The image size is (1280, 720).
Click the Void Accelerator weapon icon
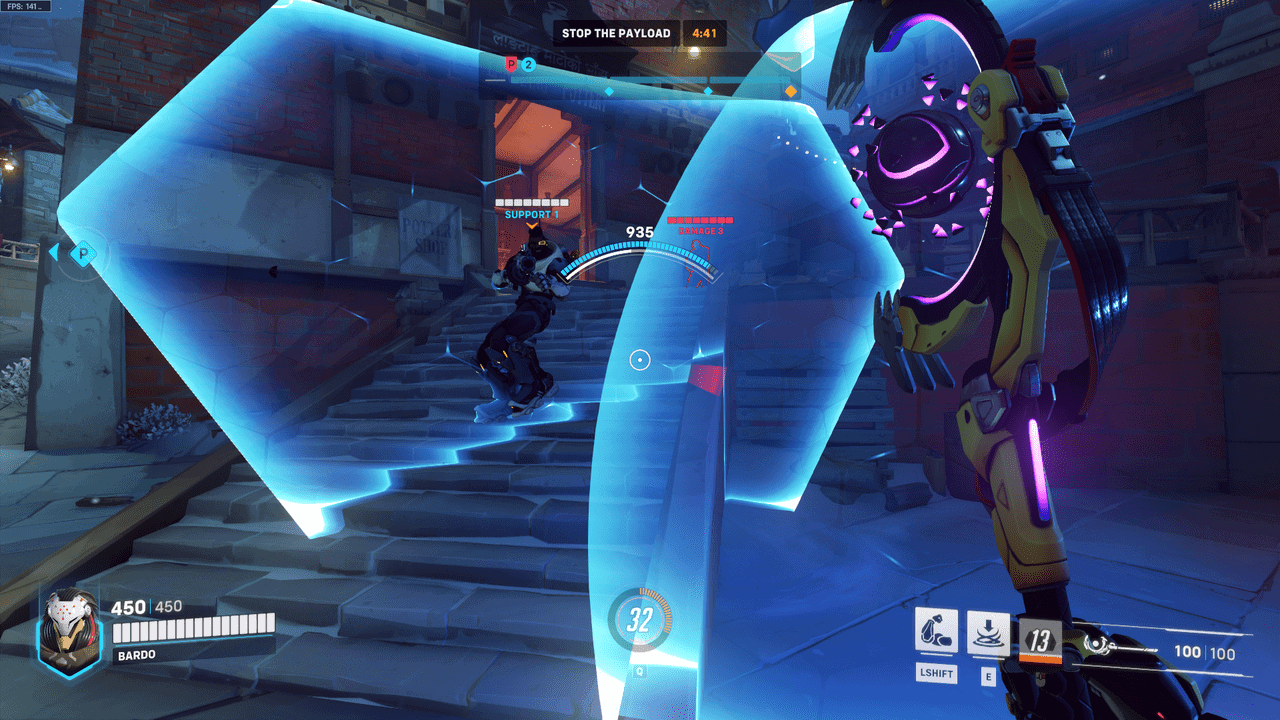click(1107, 644)
